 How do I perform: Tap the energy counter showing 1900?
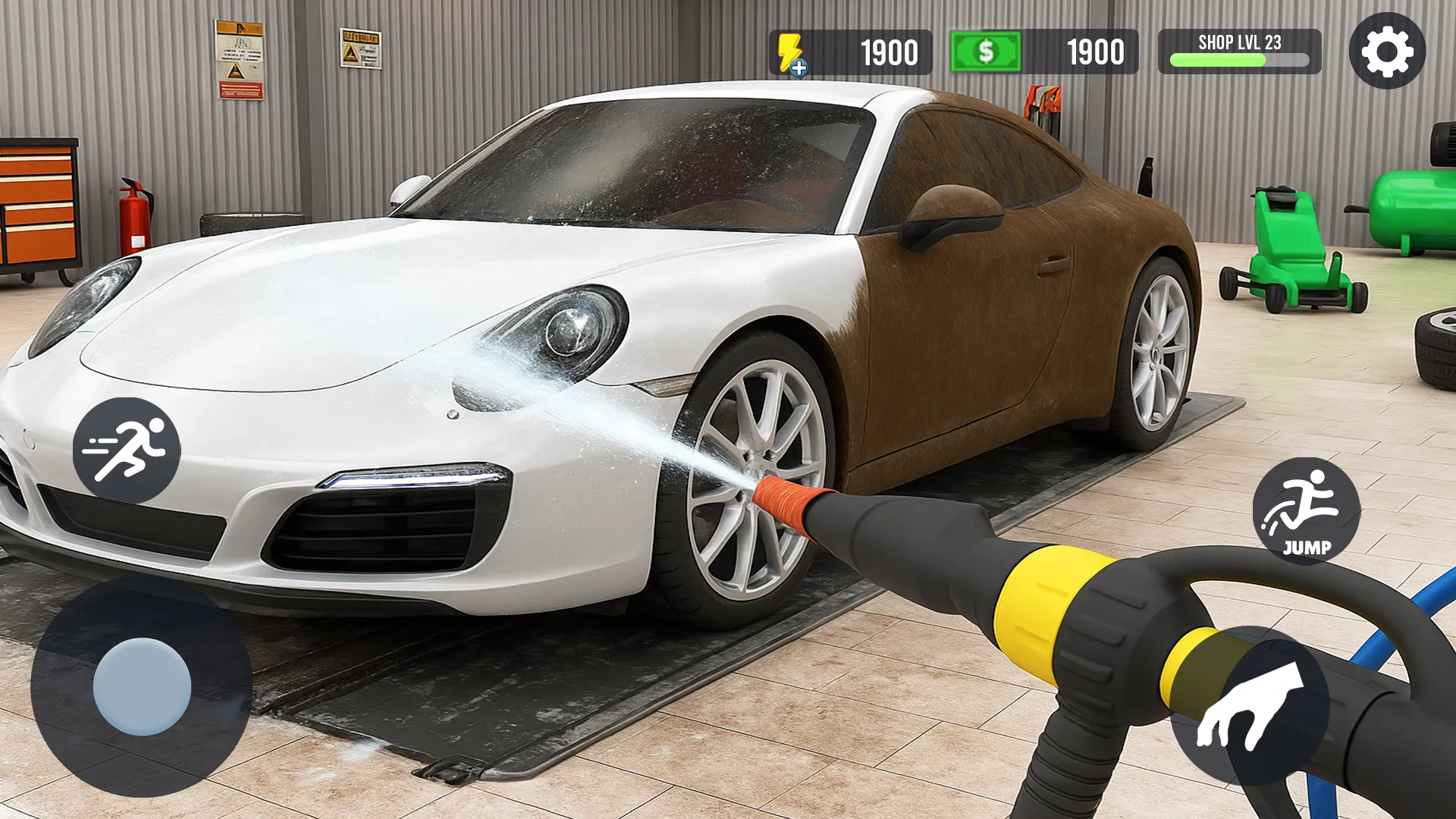tap(888, 52)
